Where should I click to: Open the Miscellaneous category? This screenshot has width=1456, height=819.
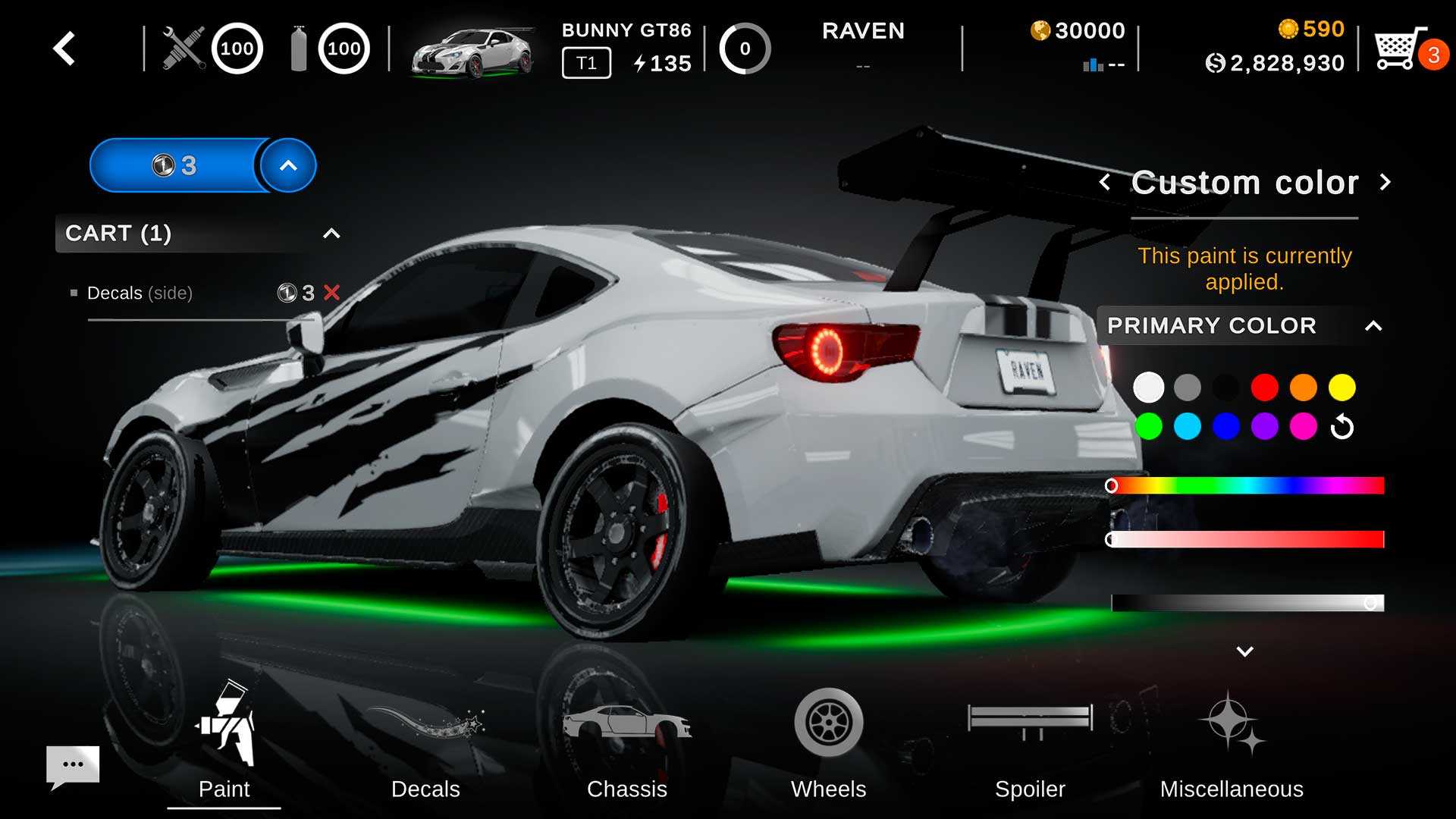1232,751
